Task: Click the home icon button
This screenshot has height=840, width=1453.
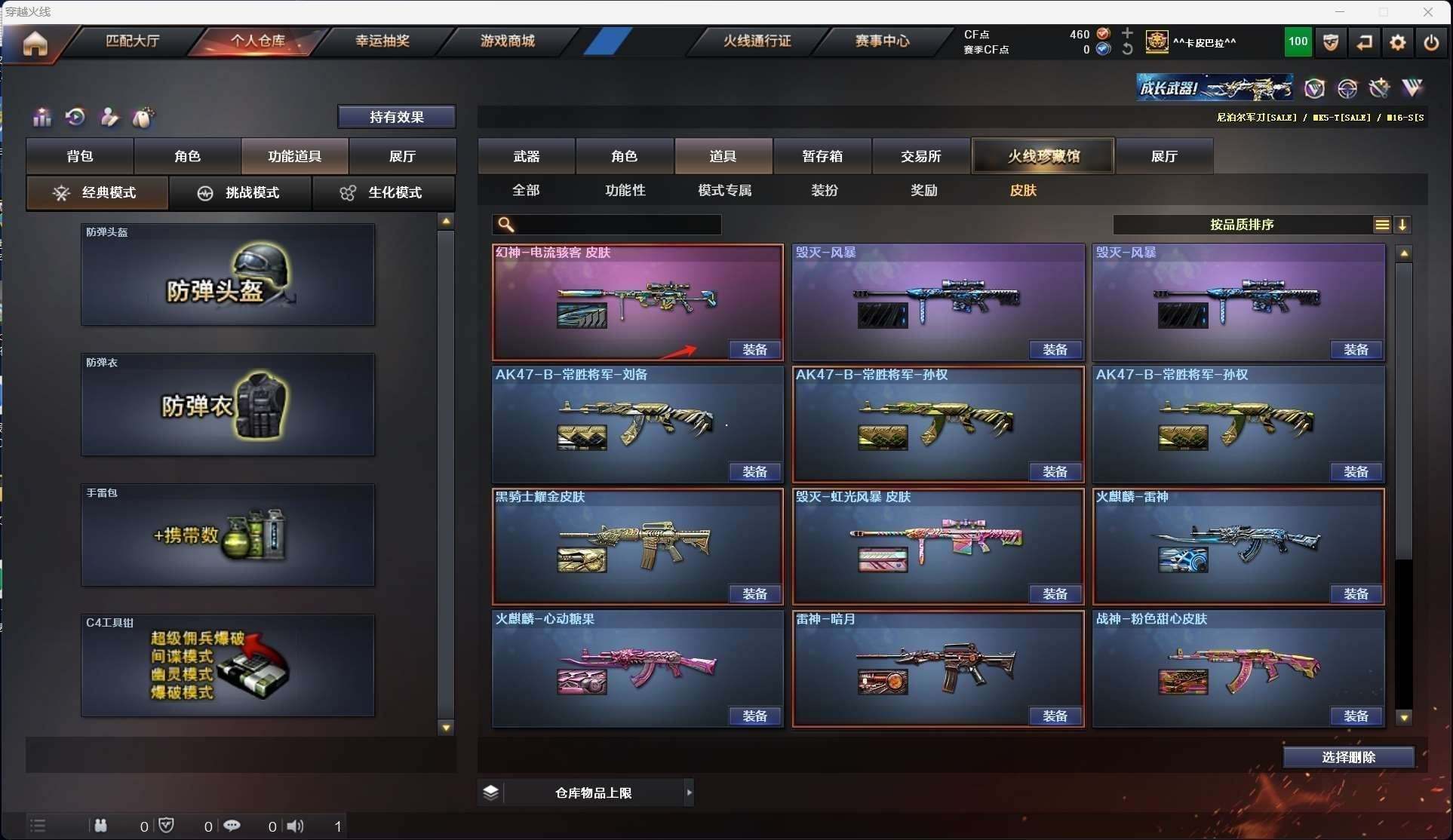Action: 35,43
